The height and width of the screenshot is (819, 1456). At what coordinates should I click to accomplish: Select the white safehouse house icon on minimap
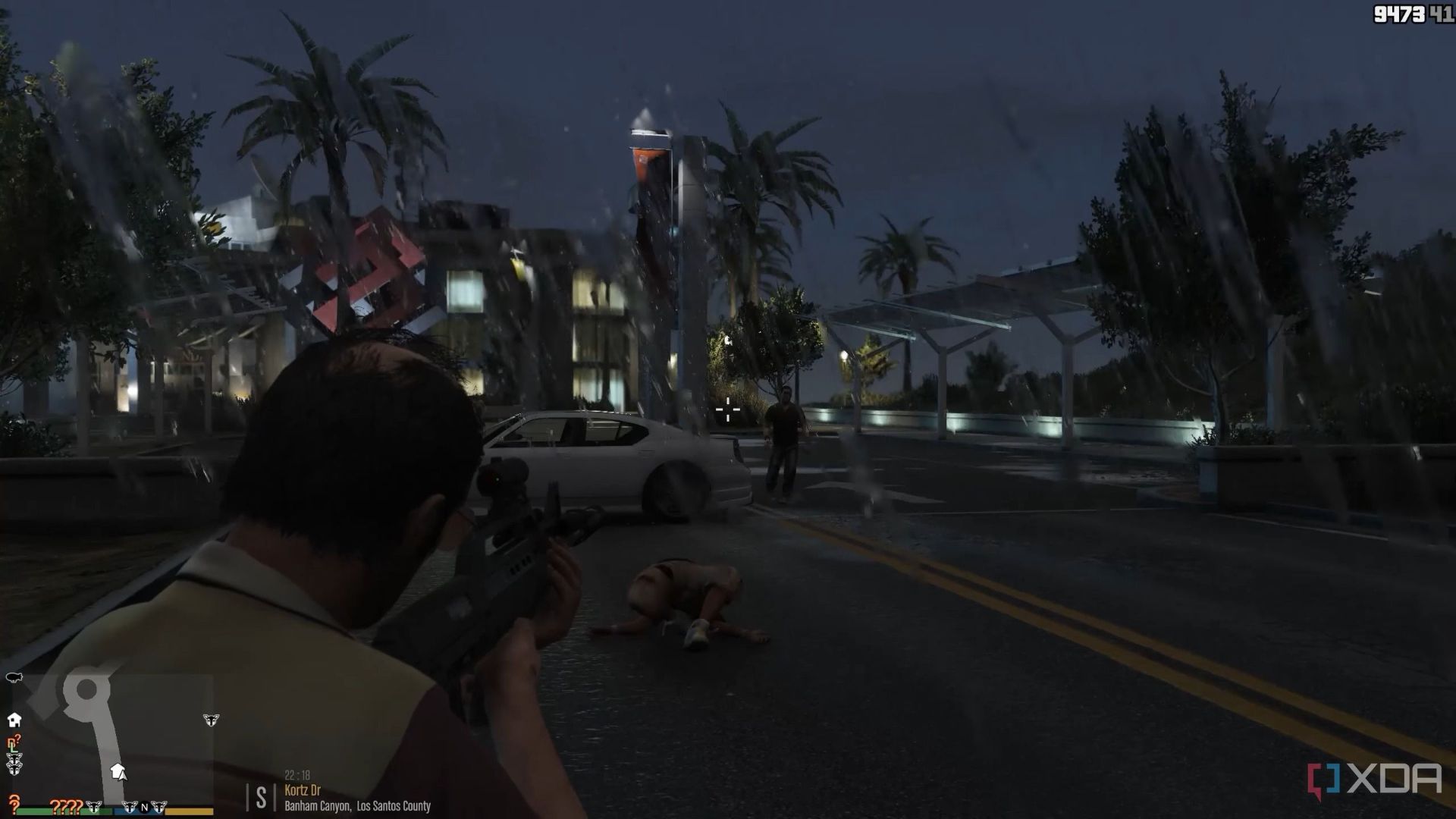(x=14, y=720)
